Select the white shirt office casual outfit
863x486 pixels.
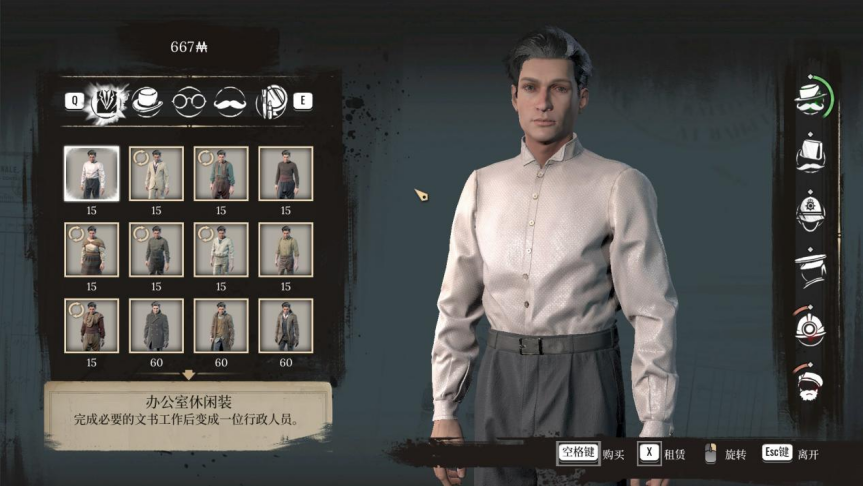pos(91,174)
